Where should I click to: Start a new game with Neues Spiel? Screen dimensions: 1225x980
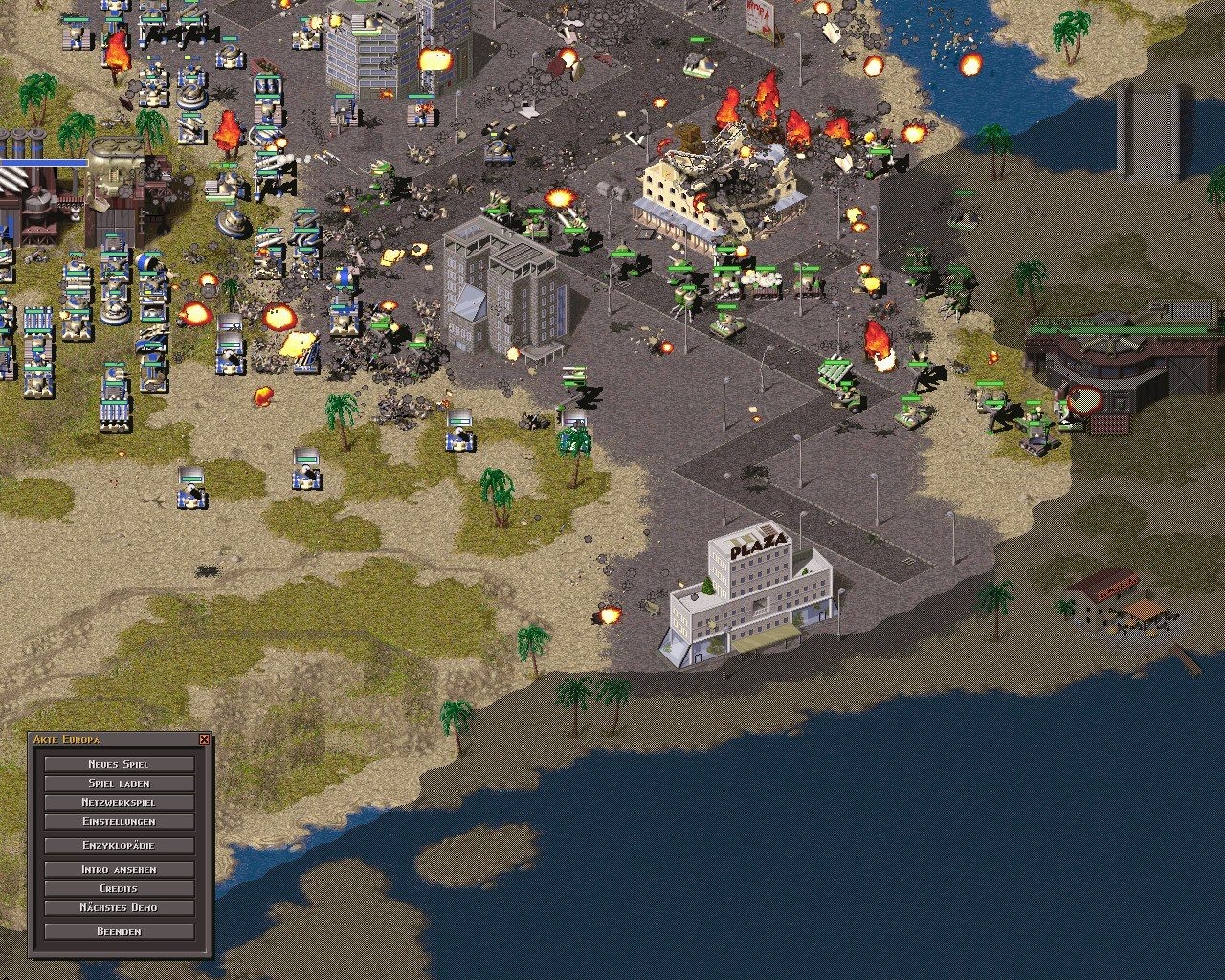click(x=119, y=764)
